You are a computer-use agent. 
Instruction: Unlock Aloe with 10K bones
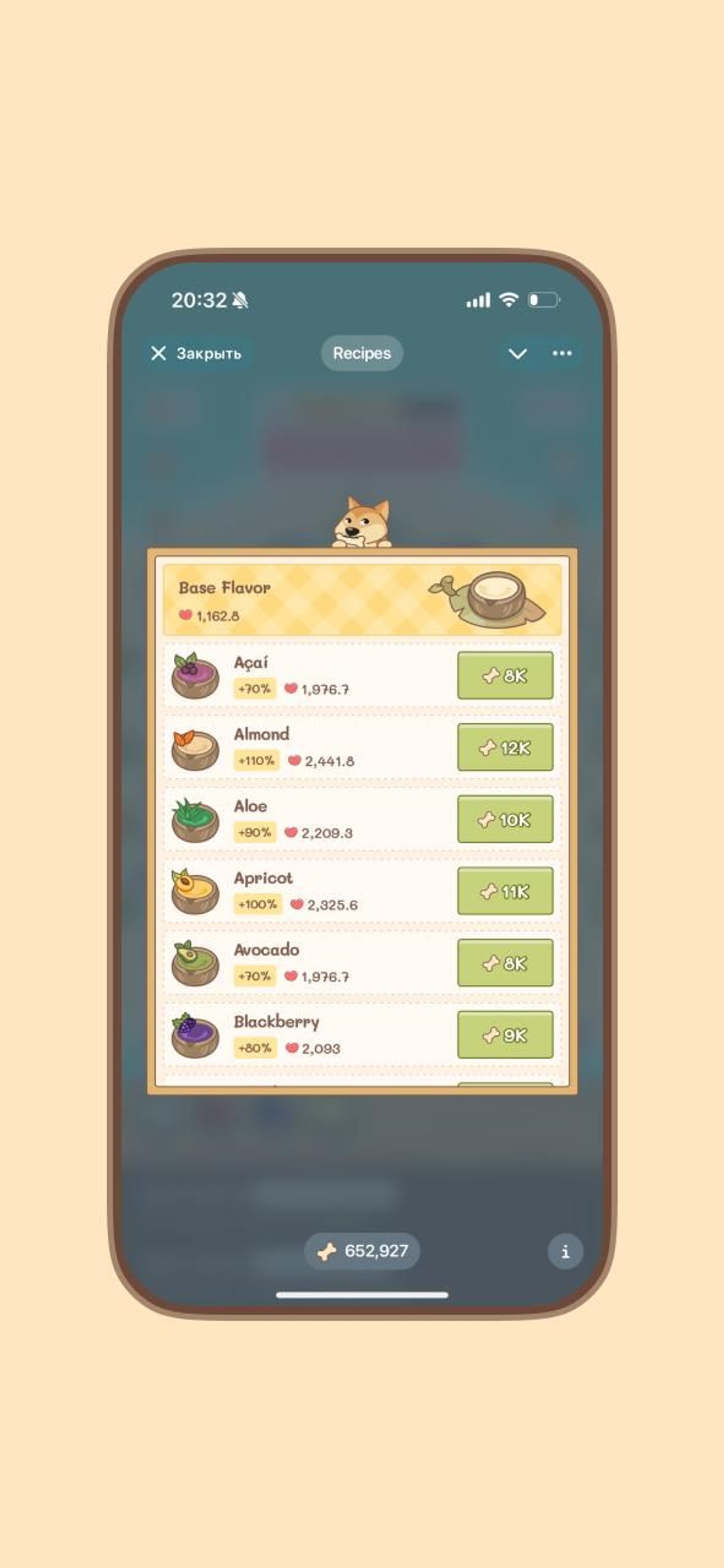pos(504,819)
